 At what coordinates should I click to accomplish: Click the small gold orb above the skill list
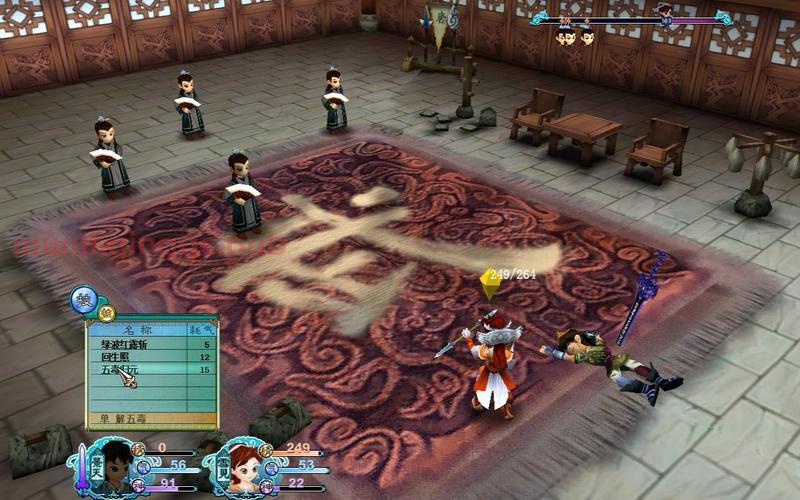tap(106, 313)
